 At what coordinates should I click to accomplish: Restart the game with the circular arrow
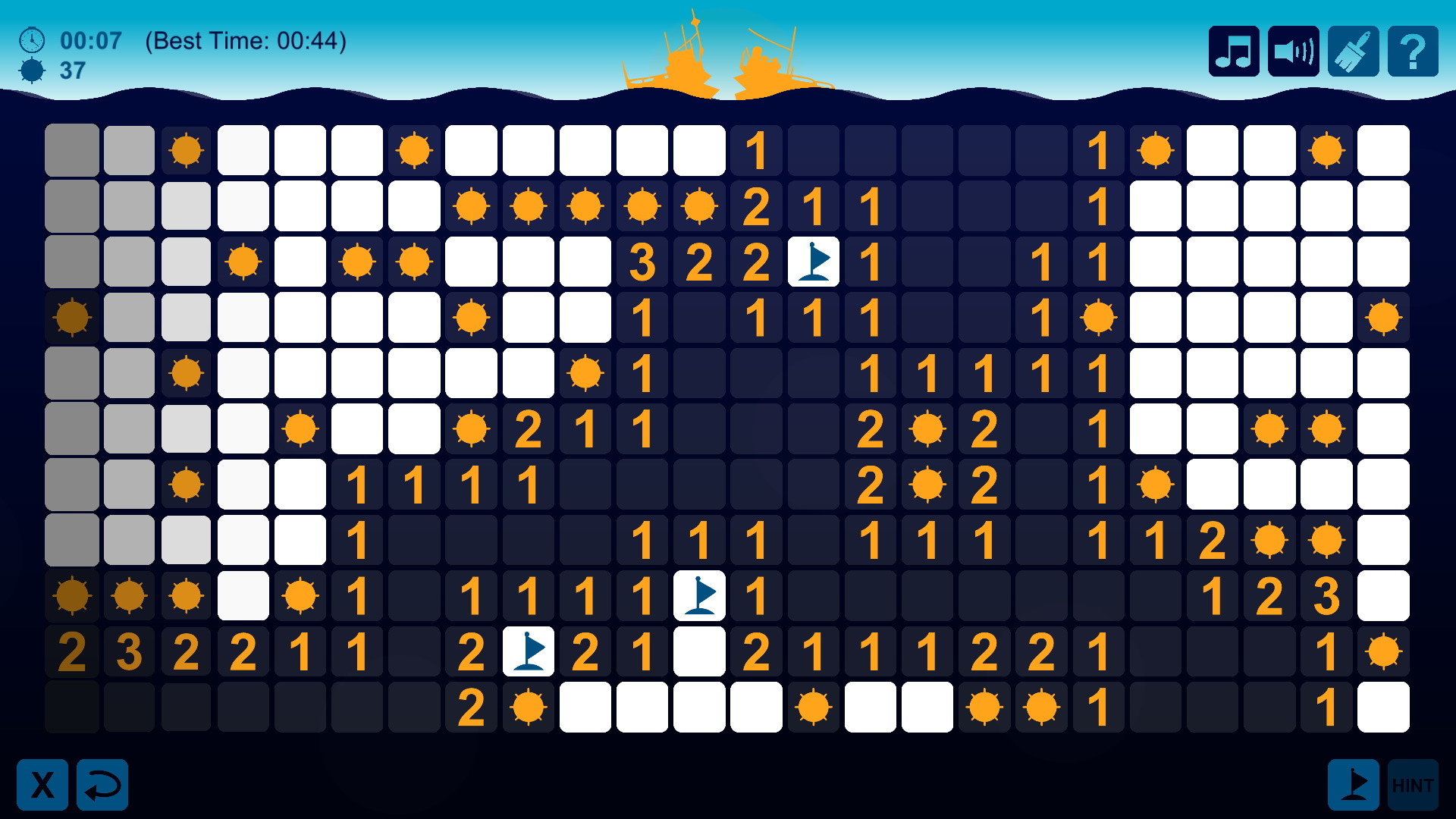pos(102,784)
